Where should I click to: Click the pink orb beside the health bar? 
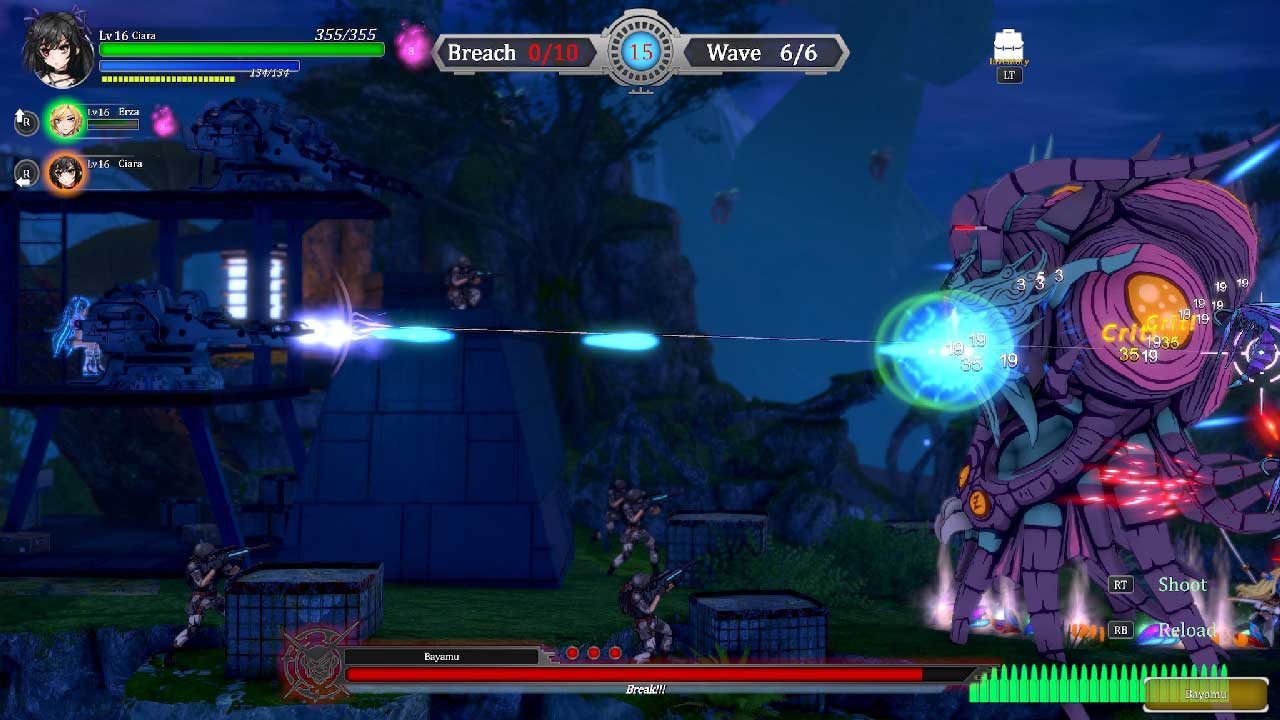point(413,47)
